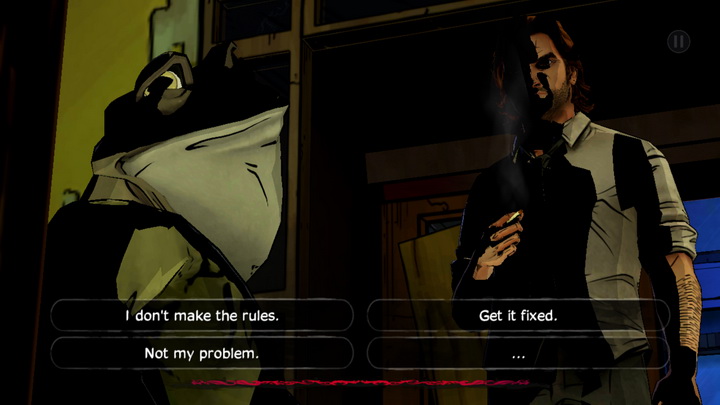The height and width of the screenshot is (405, 720).
Task: Select the "Get it fixed." response
Action: (x=518, y=316)
